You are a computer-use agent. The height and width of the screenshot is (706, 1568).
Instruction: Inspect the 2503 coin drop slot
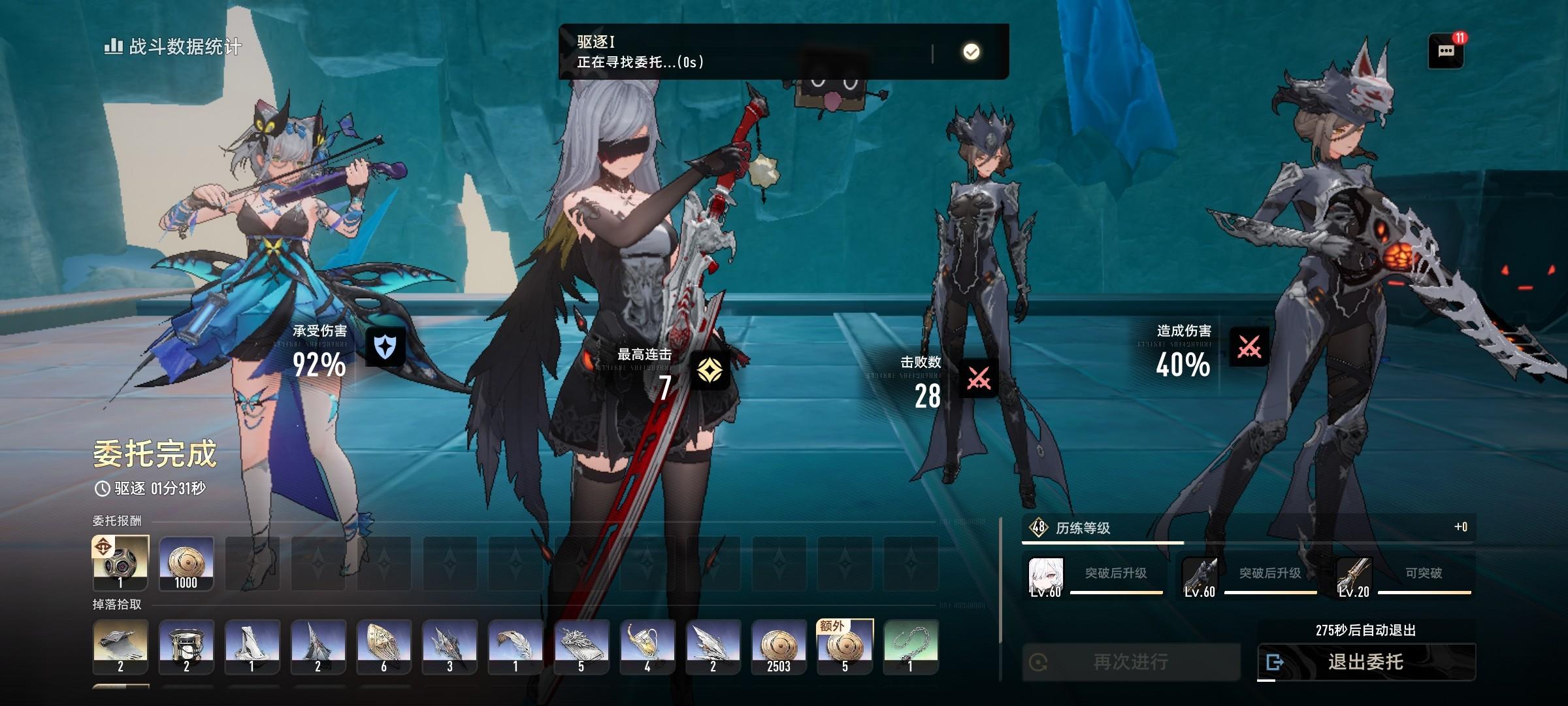(x=779, y=647)
